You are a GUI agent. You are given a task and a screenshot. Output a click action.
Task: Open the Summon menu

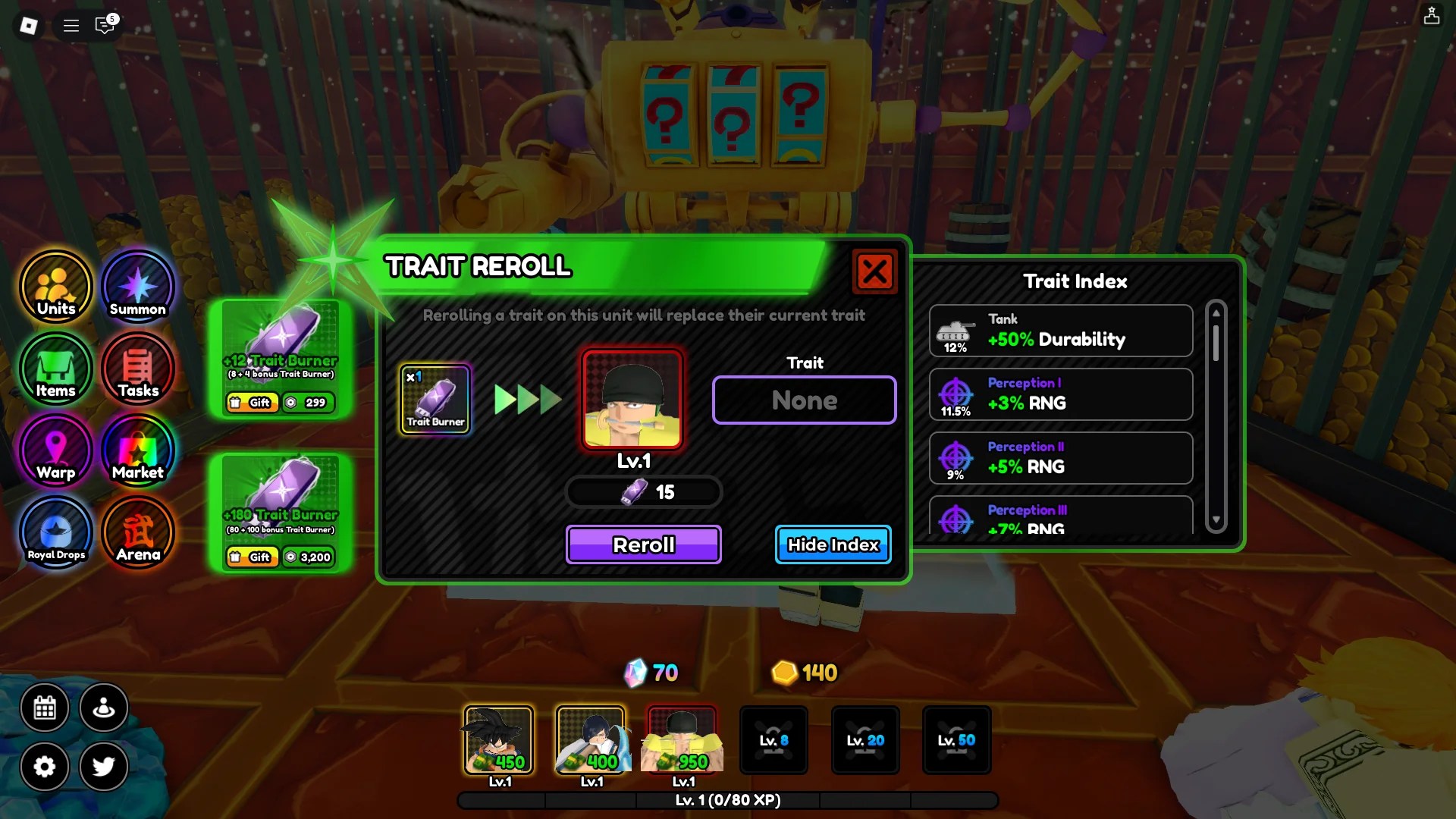pyautogui.click(x=137, y=287)
